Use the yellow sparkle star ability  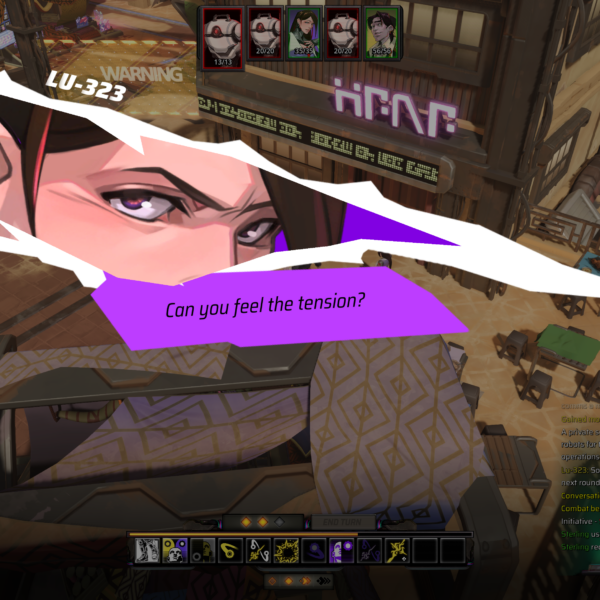(398, 550)
